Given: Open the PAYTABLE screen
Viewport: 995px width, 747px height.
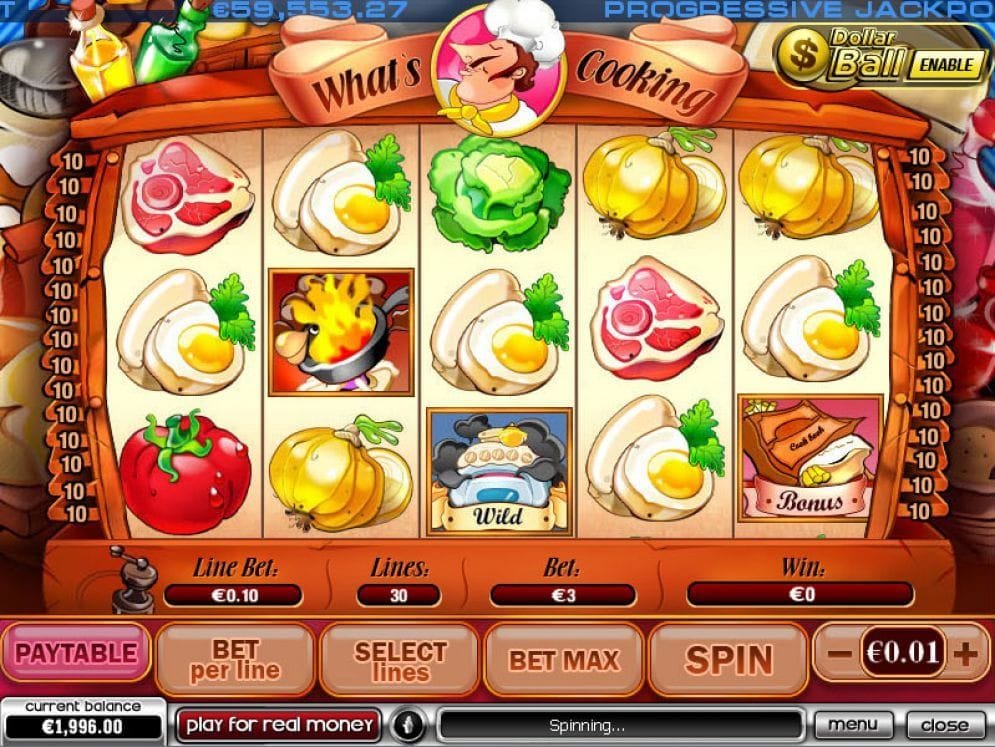Looking at the screenshot, I should pyautogui.click(x=76, y=654).
